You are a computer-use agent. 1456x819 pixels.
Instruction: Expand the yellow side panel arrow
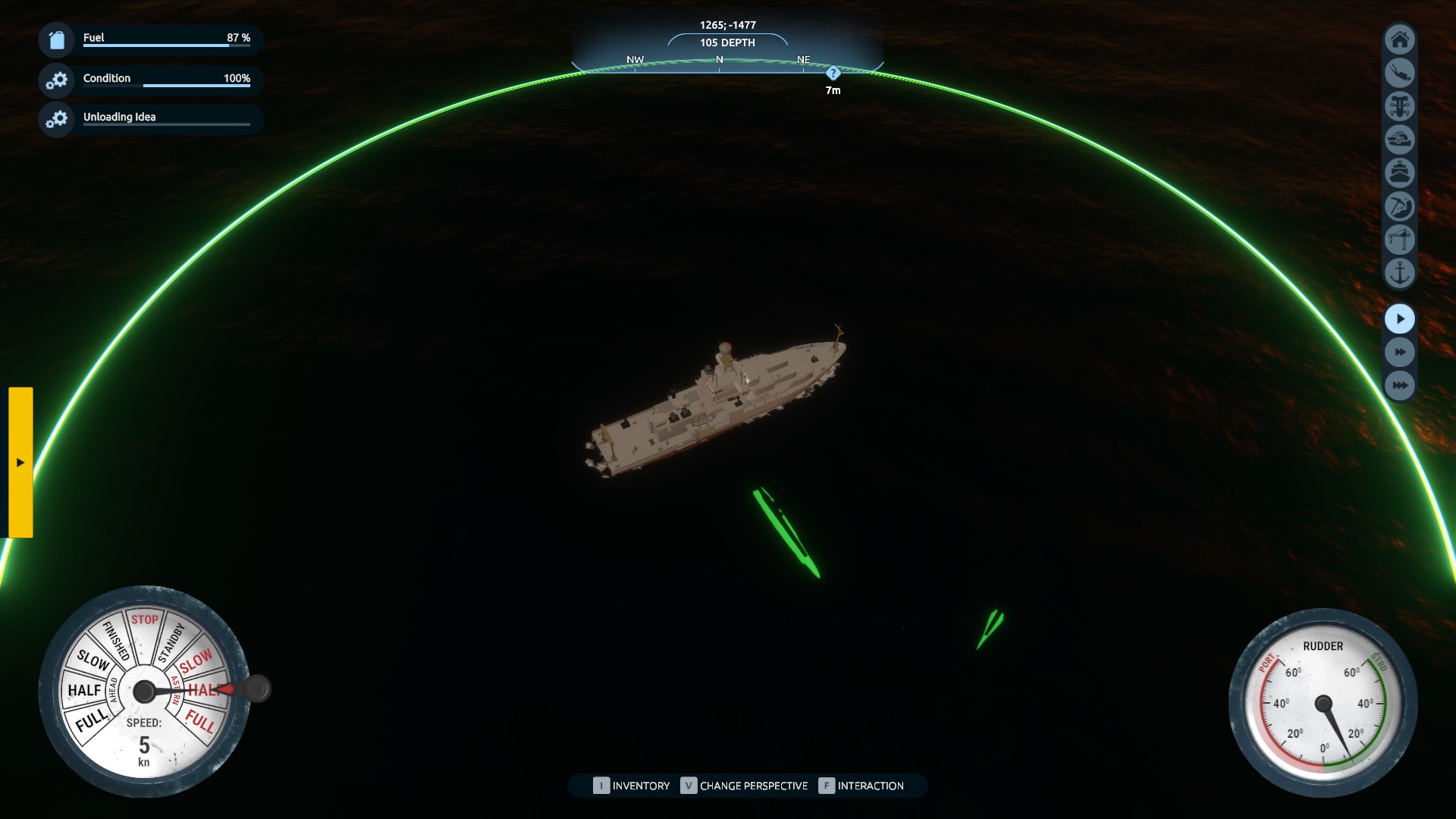coord(20,463)
